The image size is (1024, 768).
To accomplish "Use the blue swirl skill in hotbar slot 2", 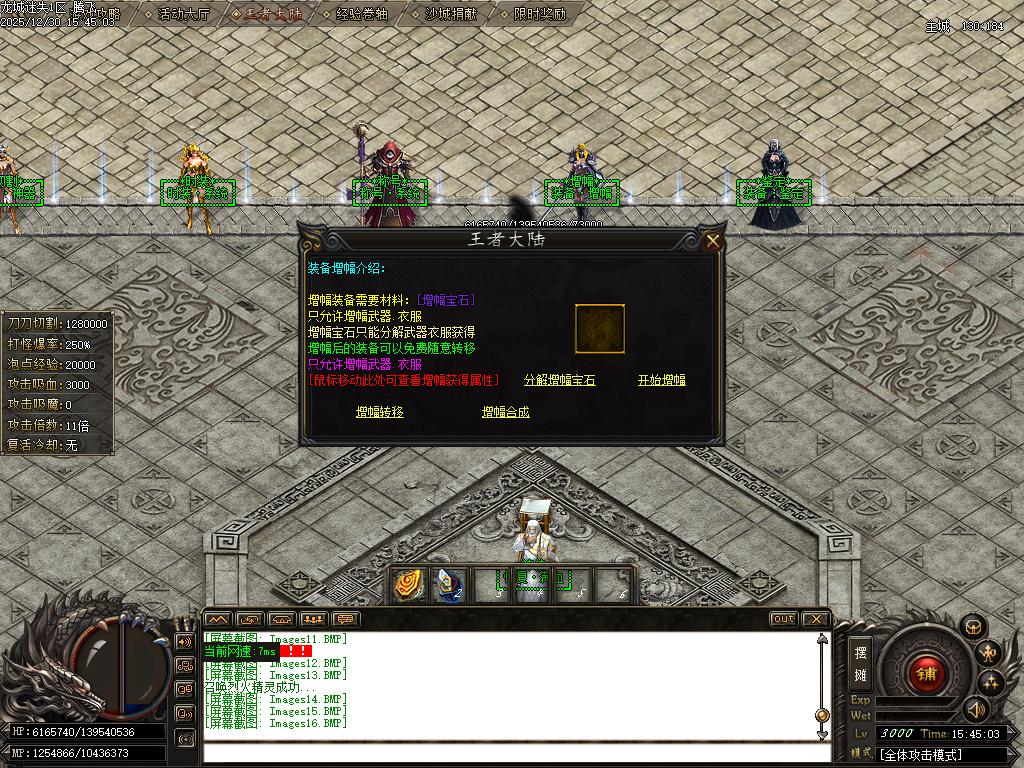I will tap(450, 585).
